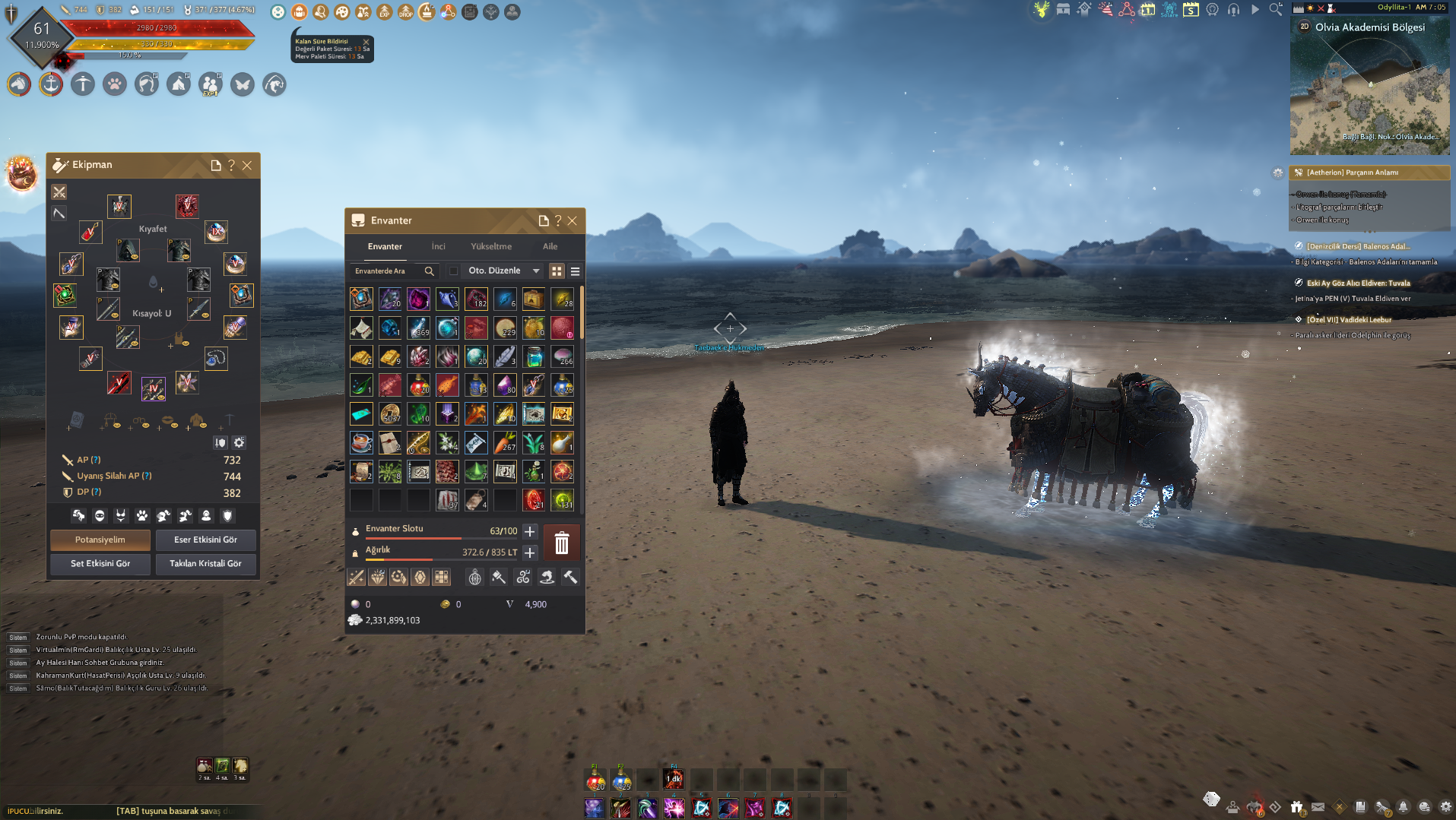
Task: Enable the grid view layout in inventory
Action: click(557, 271)
